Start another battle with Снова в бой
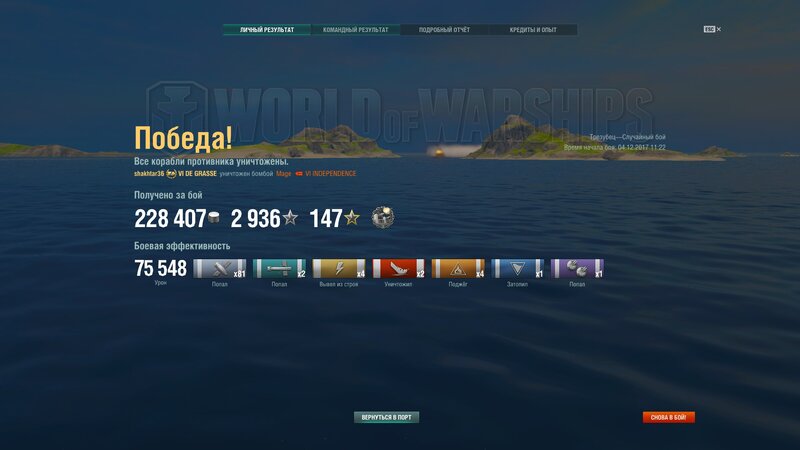Viewport: 800px width, 450px height. click(x=669, y=417)
